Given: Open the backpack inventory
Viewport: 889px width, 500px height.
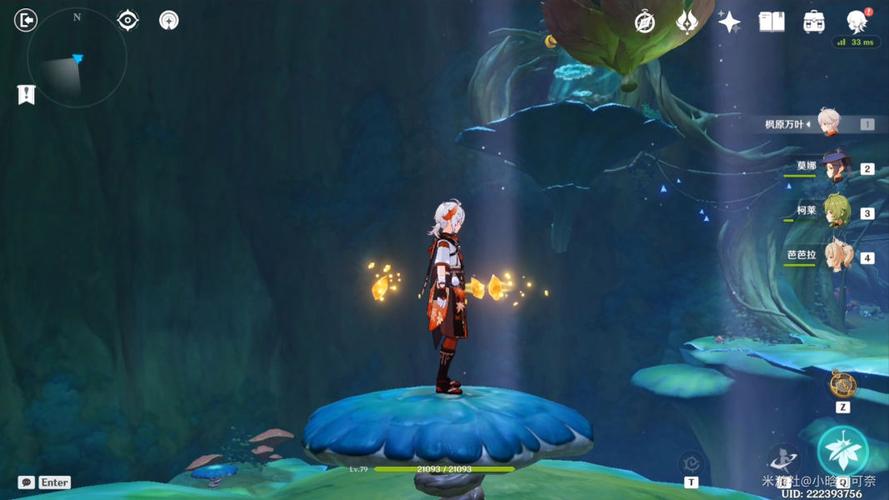Looking at the screenshot, I should (814, 21).
